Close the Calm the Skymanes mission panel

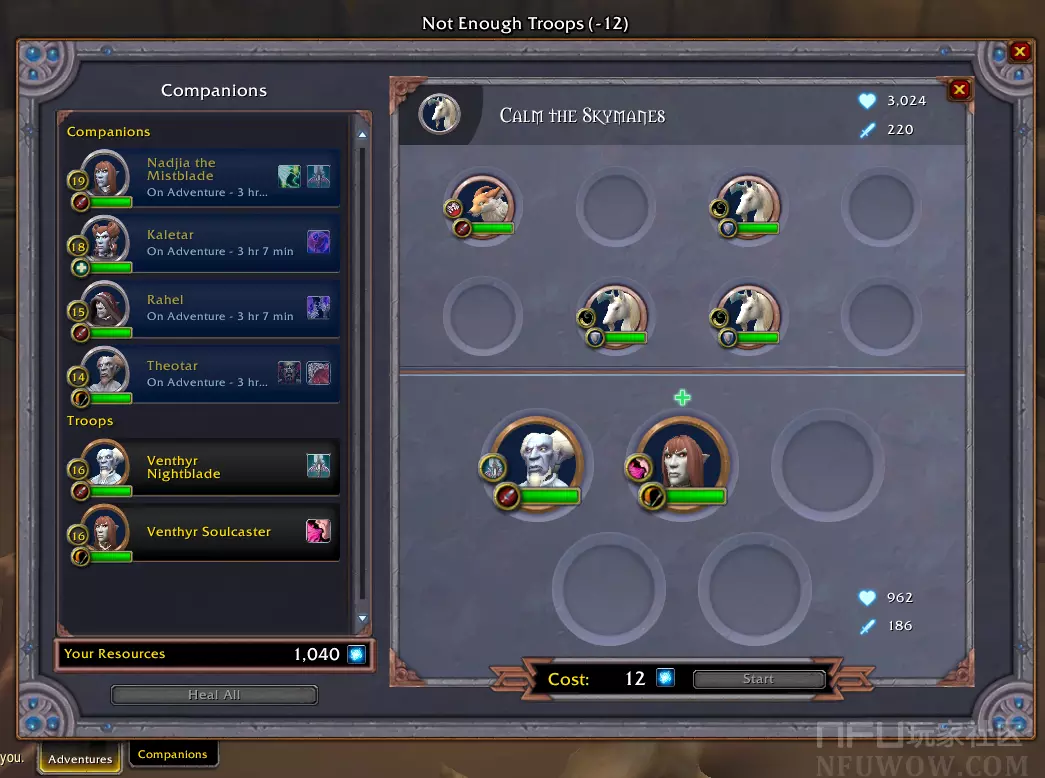coord(959,90)
